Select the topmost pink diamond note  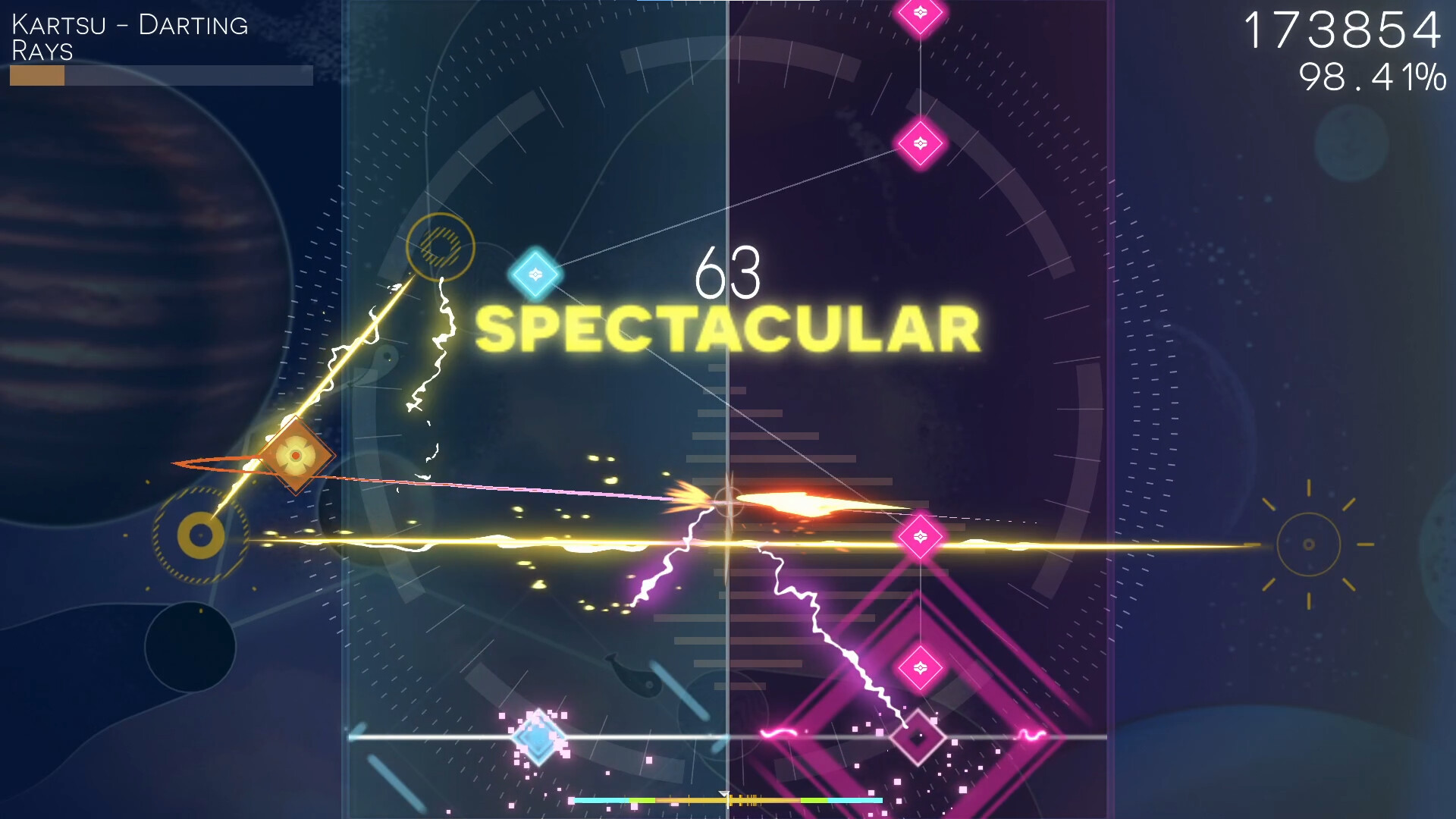click(919, 14)
